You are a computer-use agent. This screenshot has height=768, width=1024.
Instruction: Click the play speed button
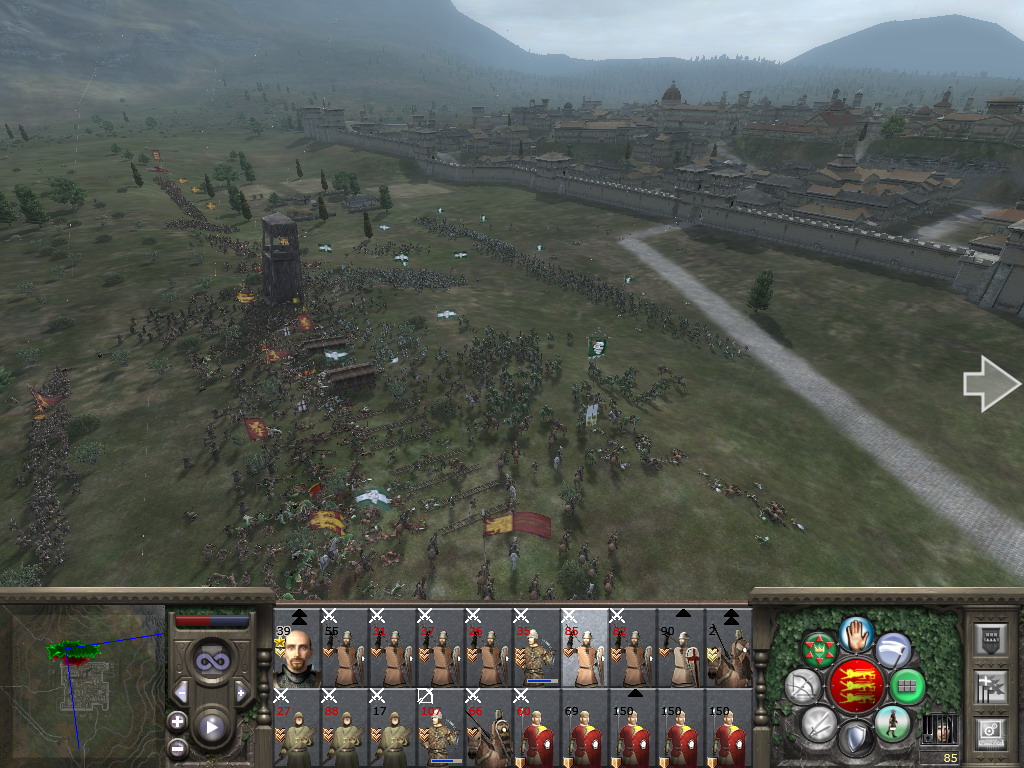pos(211,728)
